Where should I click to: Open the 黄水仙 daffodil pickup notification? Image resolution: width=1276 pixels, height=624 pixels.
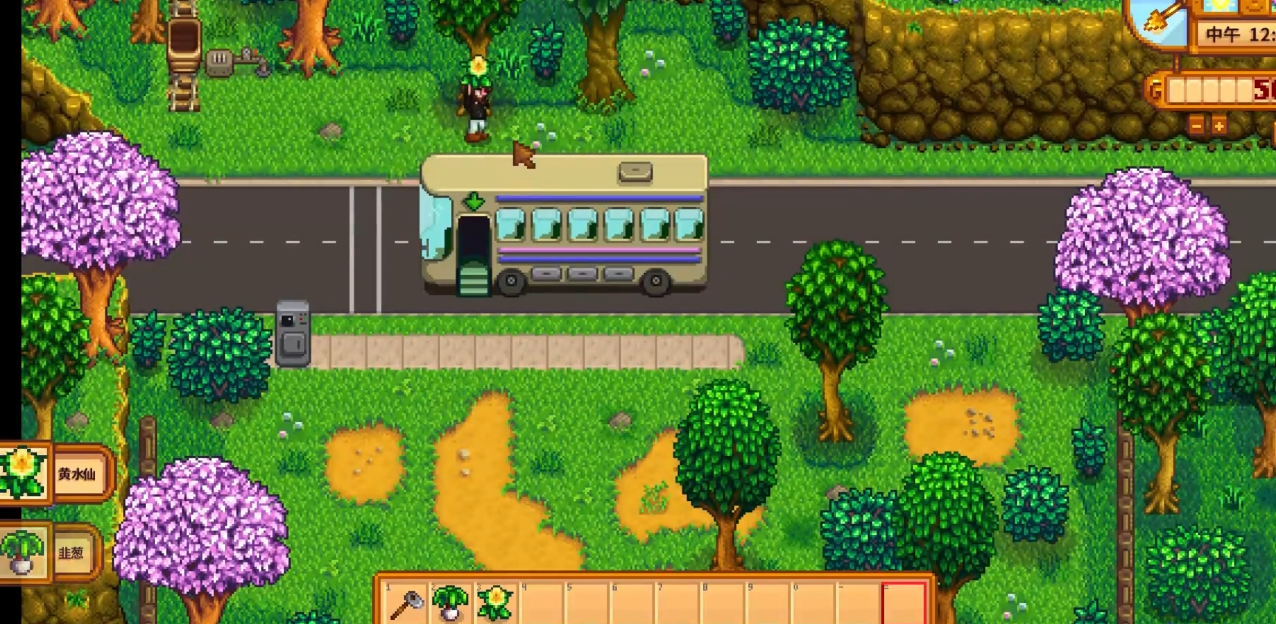point(58,474)
